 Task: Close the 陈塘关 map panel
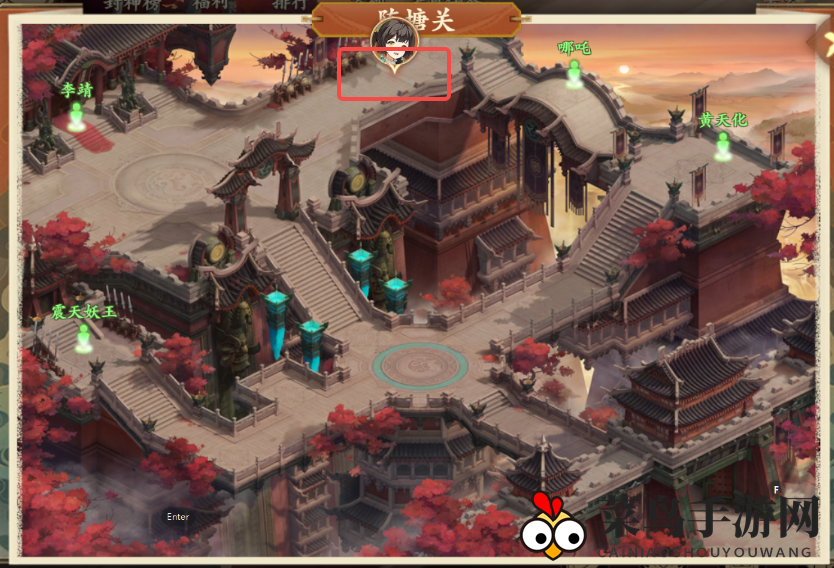[x=824, y=42]
